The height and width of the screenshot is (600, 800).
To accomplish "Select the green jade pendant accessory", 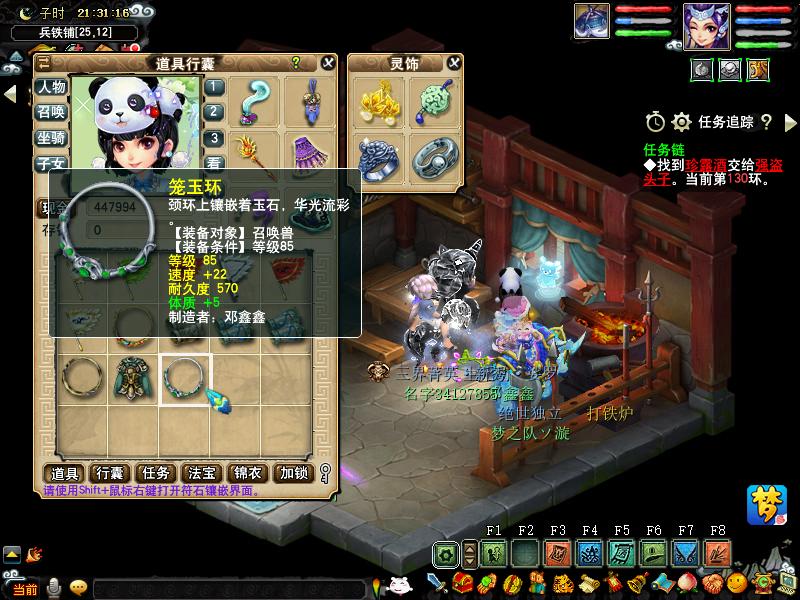I will tap(432, 98).
